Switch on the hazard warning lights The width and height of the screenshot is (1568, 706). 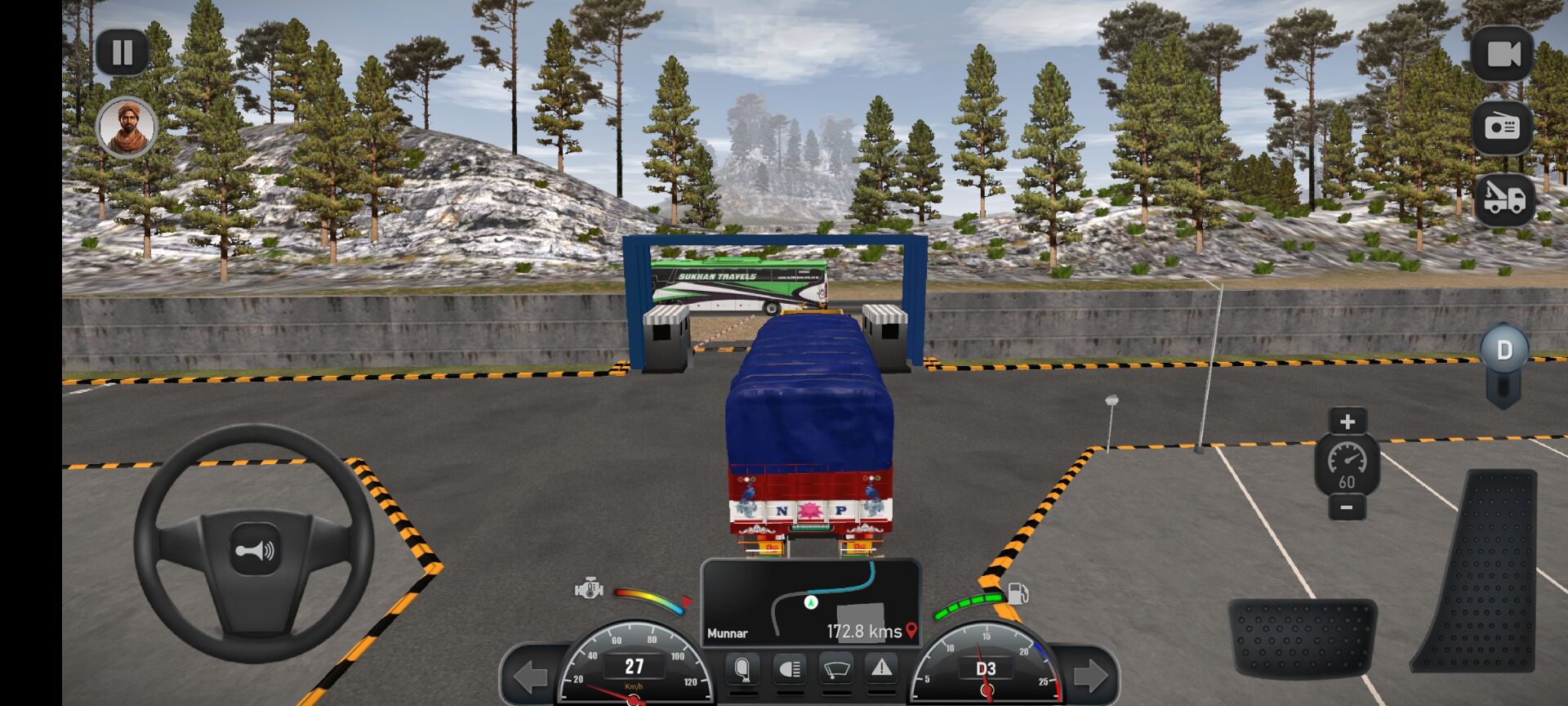(882, 668)
